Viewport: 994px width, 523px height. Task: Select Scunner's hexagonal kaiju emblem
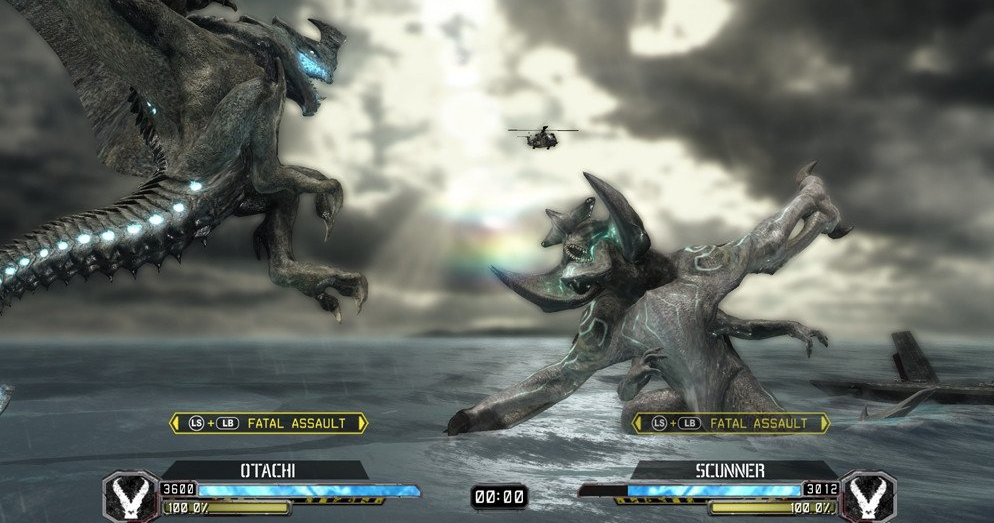[867, 496]
